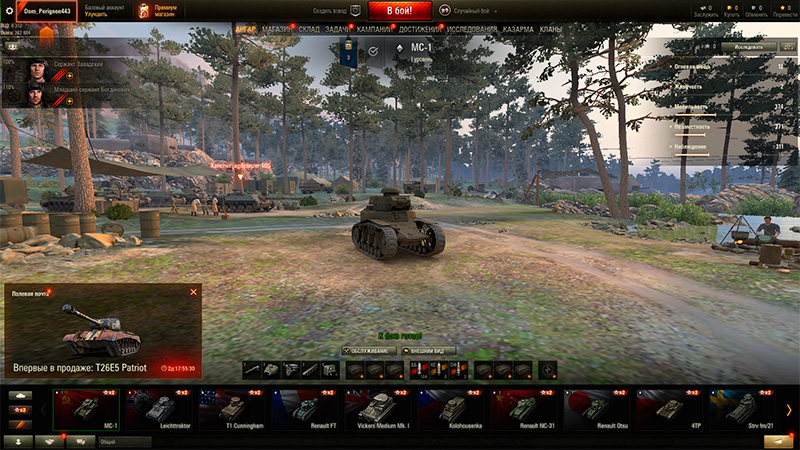Go to the Задачи tab
800x450 pixels.
click(x=338, y=30)
